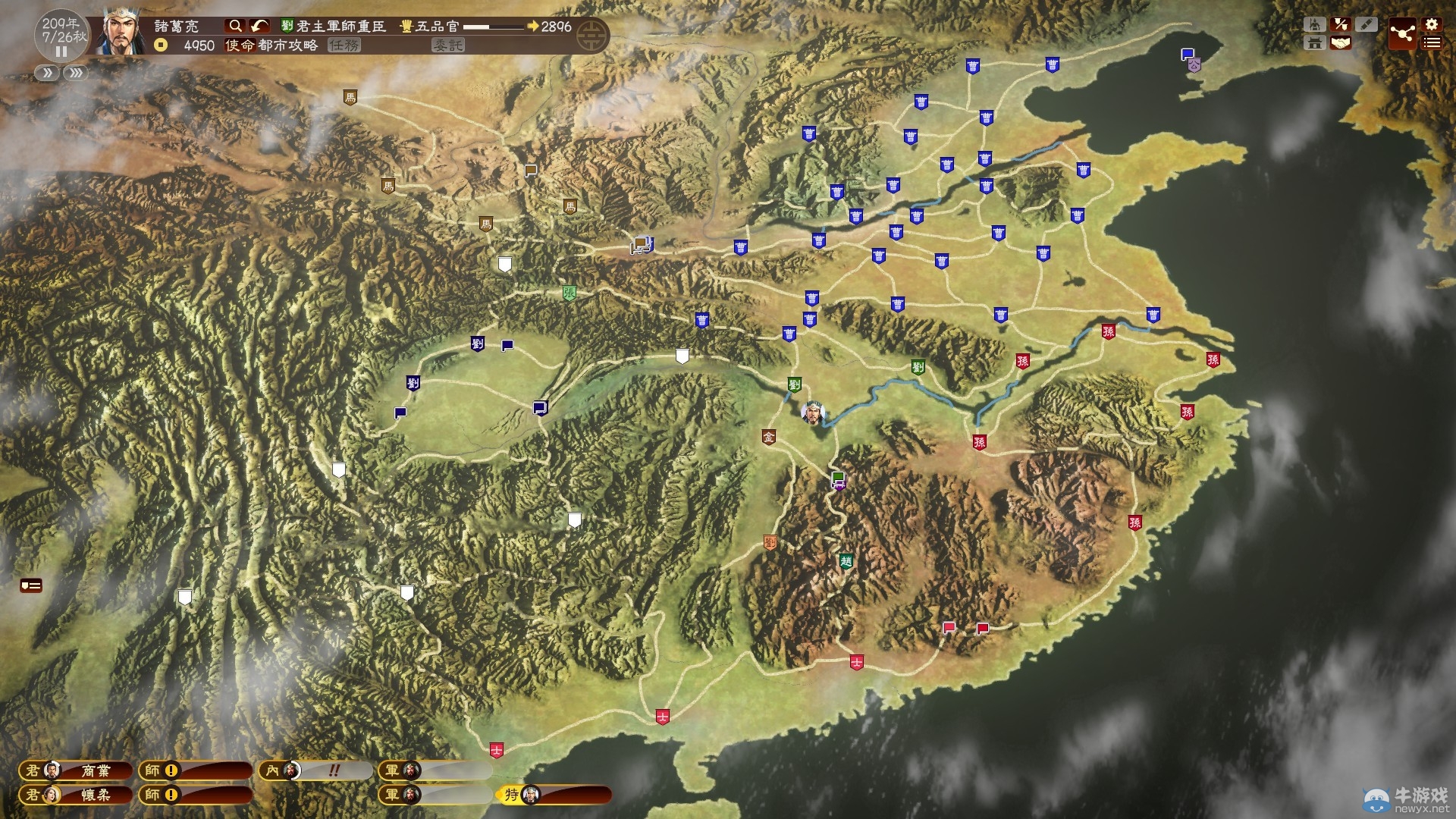Viewport: 1456px width, 819px height.
Task: Switch to the 任務 tab
Action: tap(344, 45)
